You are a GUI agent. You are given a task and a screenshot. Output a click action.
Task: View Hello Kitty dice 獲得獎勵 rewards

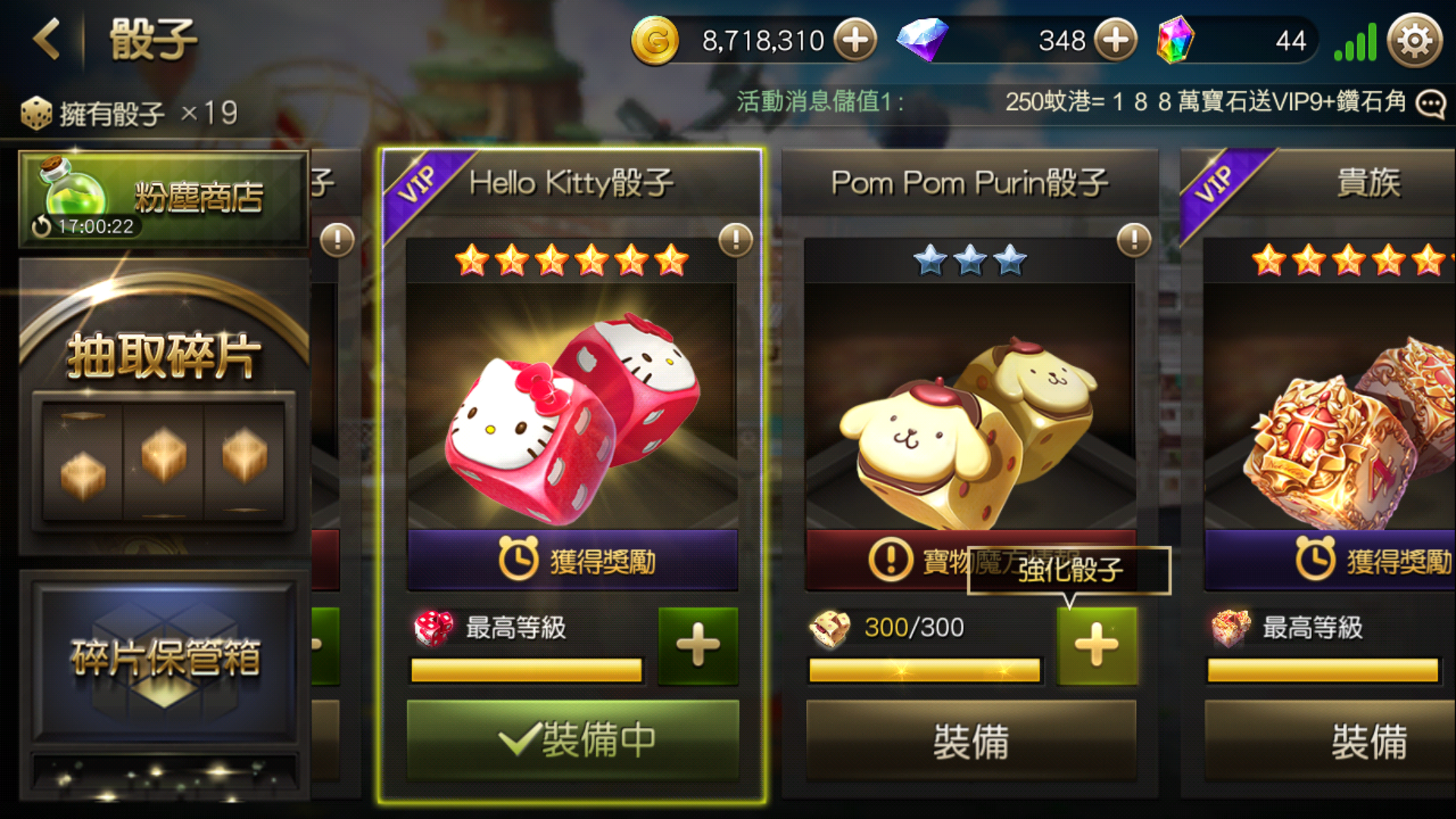(x=572, y=561)
